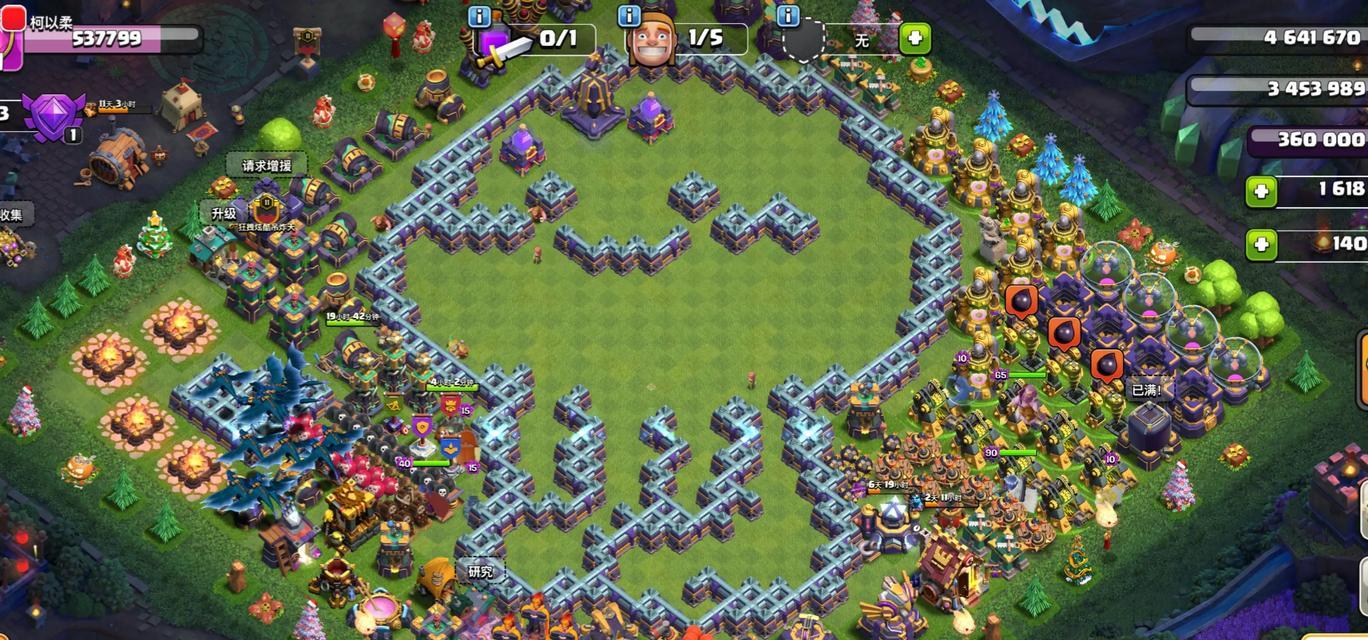Tap the 请求增援 request reinforcements bubble
1368x640 pixels.
pyautogui.click(x=266, y=165)
